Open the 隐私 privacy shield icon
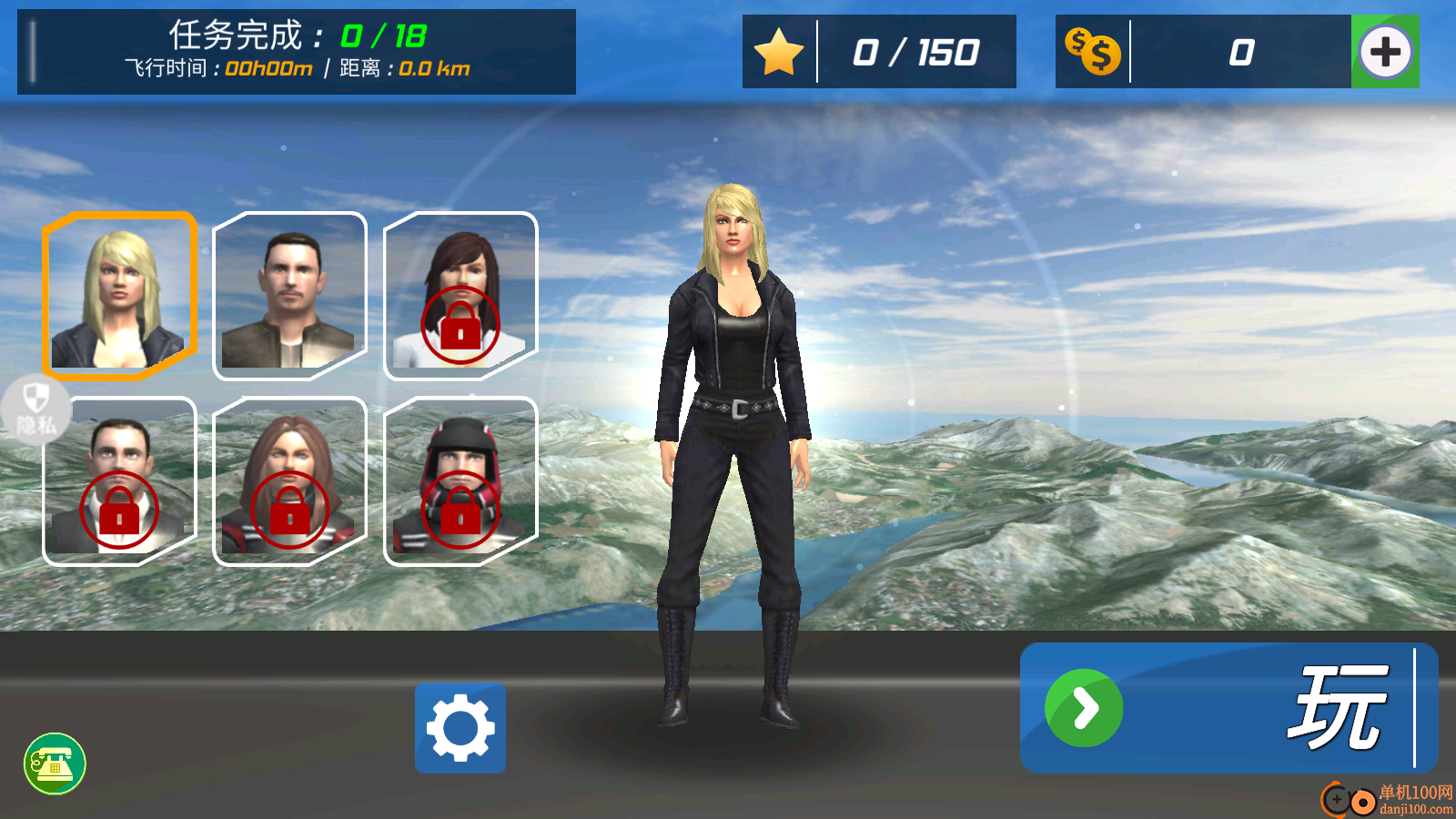This screenshot has height=819, width=1456. tap(35, 409)
